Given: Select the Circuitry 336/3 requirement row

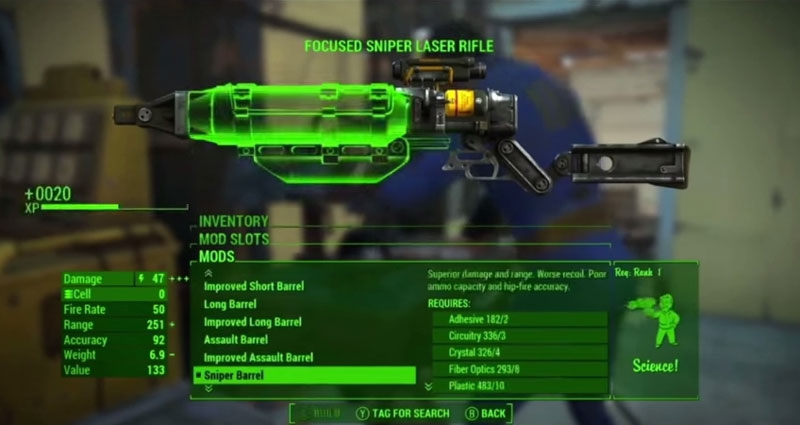Looking at the screenshot, I should (x=519, y=336).
